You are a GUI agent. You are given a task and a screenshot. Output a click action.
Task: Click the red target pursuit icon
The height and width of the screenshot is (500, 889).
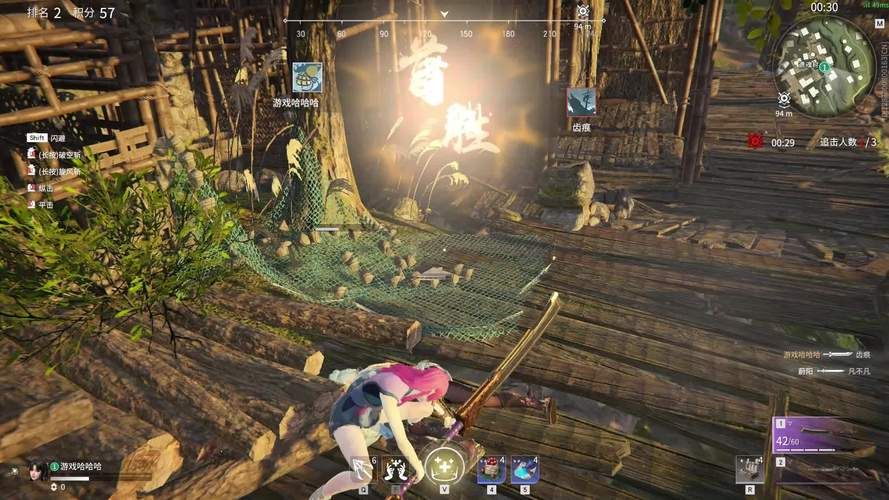coord(754,142)
